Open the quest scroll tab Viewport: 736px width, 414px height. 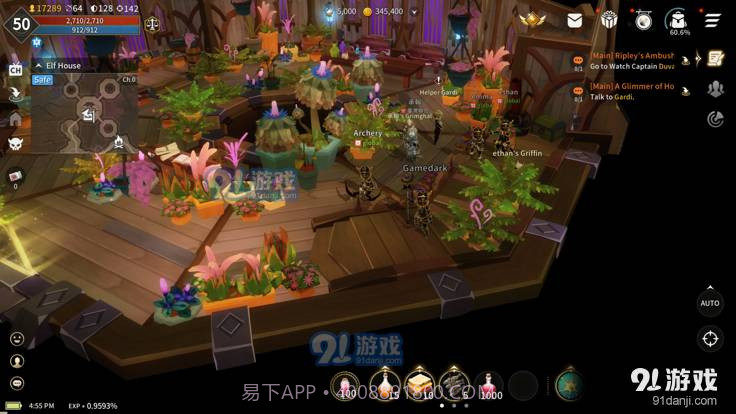[715, 59]
